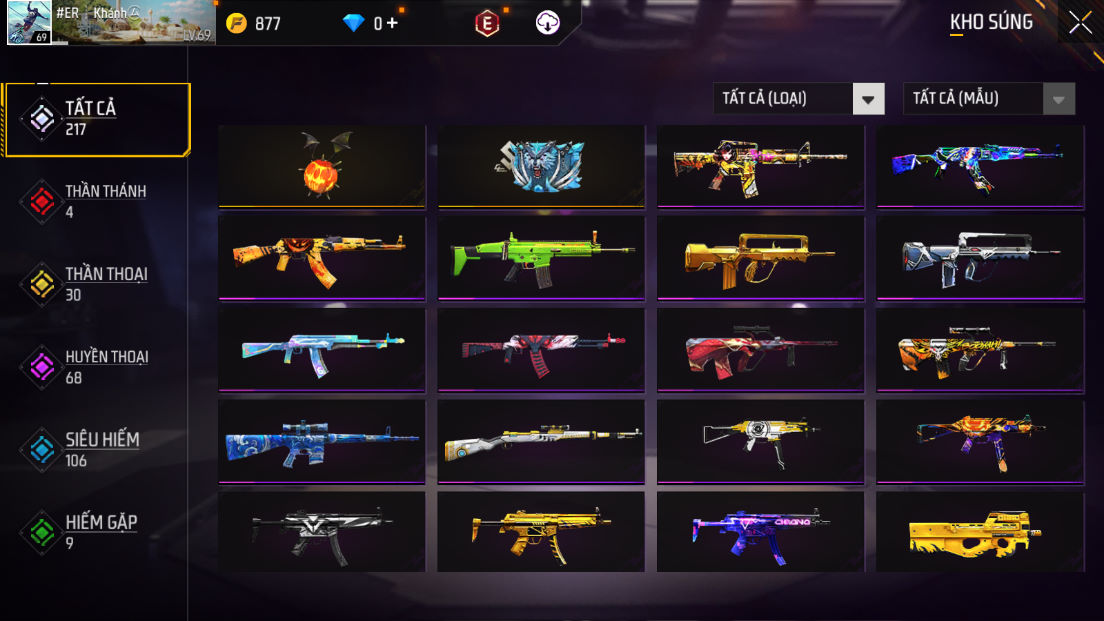1104x621 pixels.
Task: Open the player profile avatar
Action: [29, 22]
